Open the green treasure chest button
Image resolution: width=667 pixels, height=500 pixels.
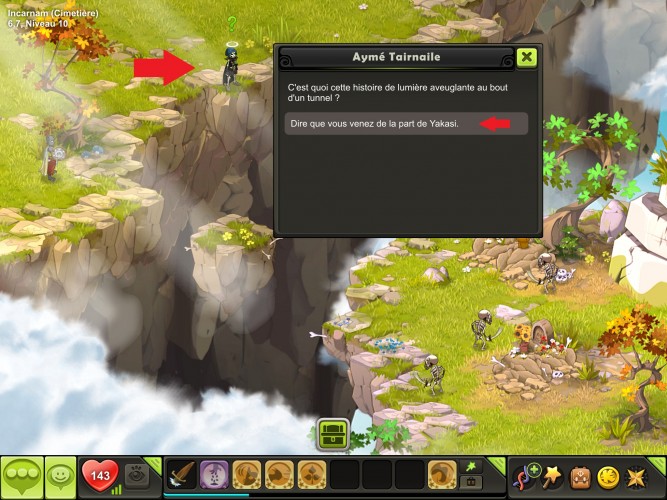pyautogui.click(x=333, y=434)
